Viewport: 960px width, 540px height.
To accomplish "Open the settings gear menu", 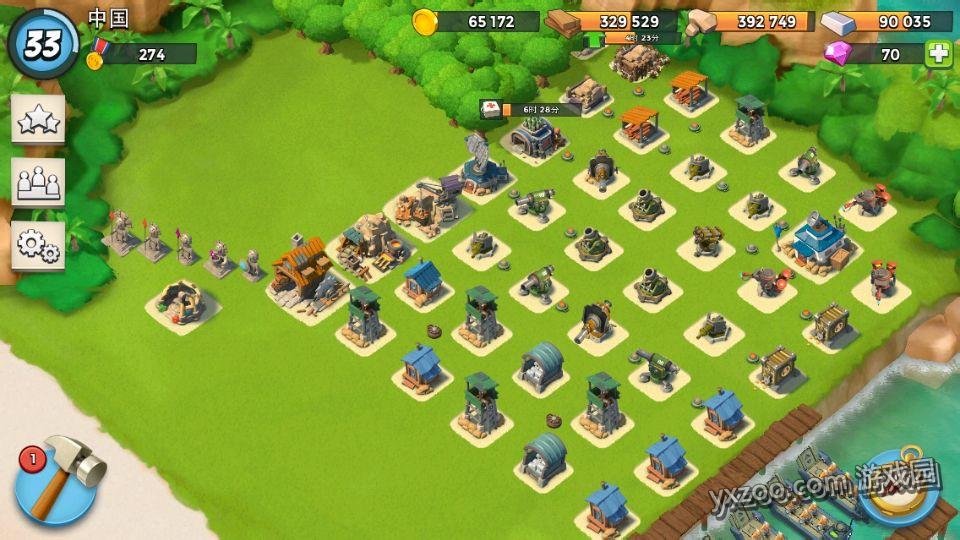I will [38, 244].
